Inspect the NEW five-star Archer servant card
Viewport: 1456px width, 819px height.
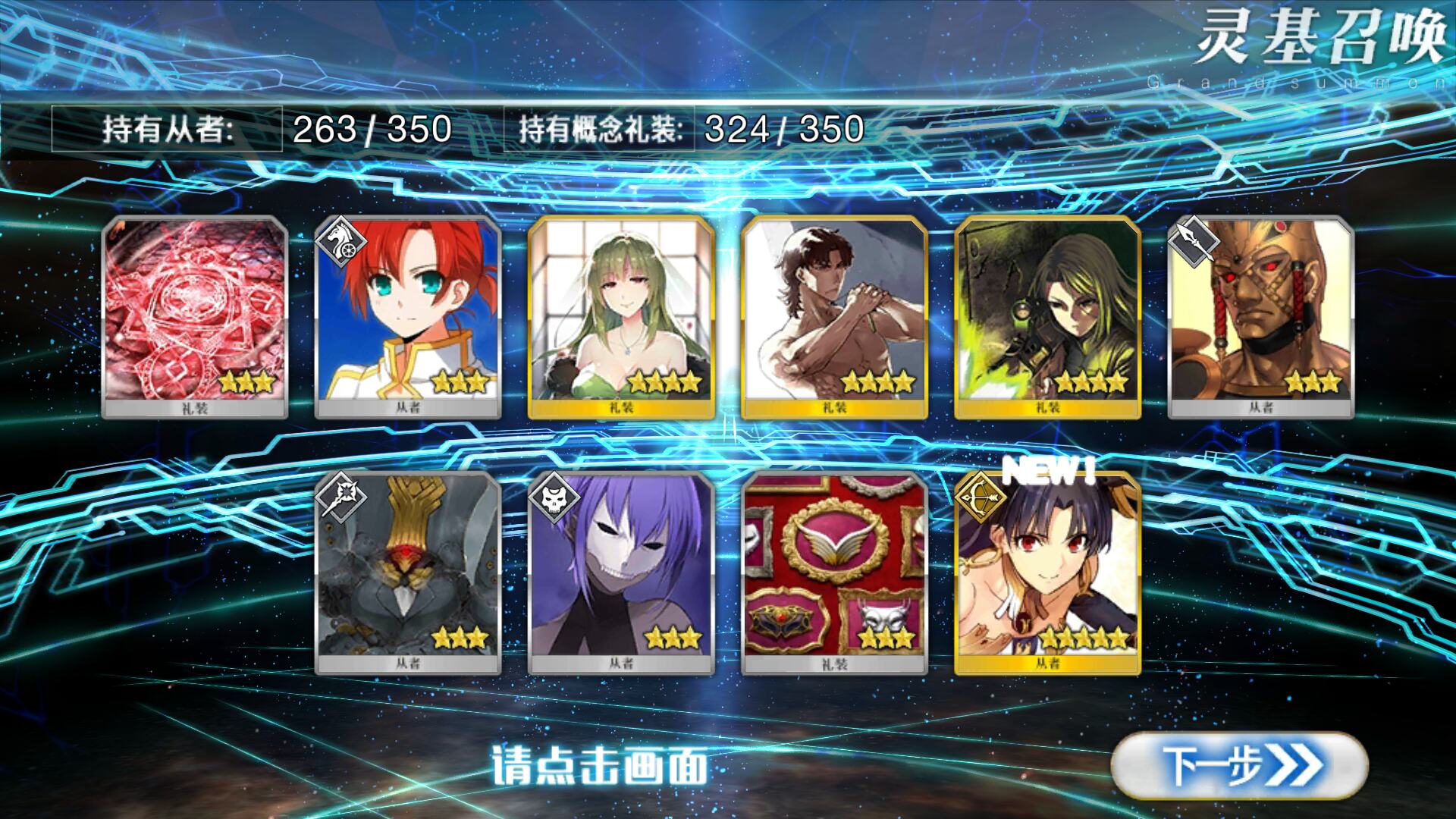click(1047, 573)
